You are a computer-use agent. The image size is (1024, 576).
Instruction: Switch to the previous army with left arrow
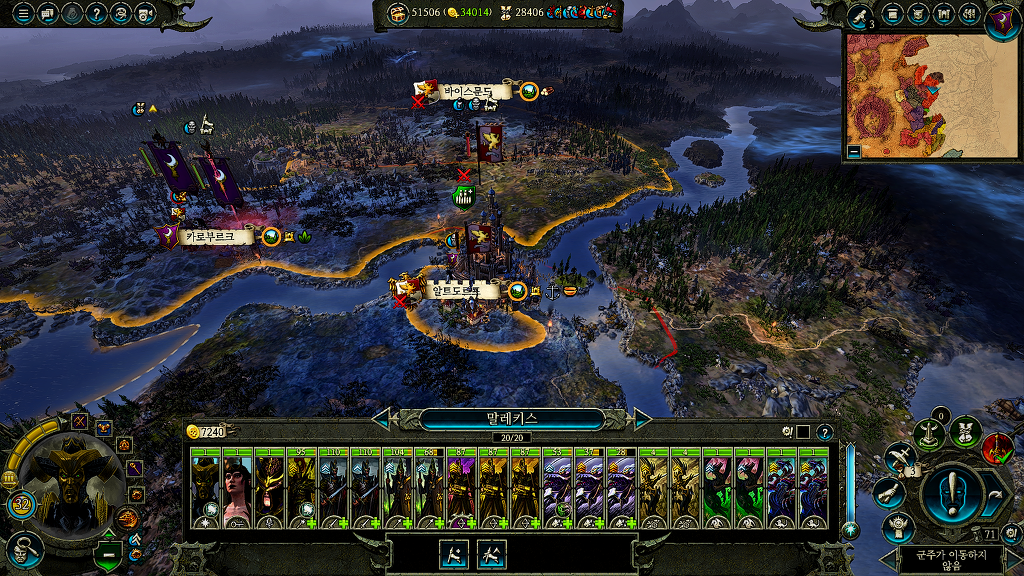[x=381, y=418]
